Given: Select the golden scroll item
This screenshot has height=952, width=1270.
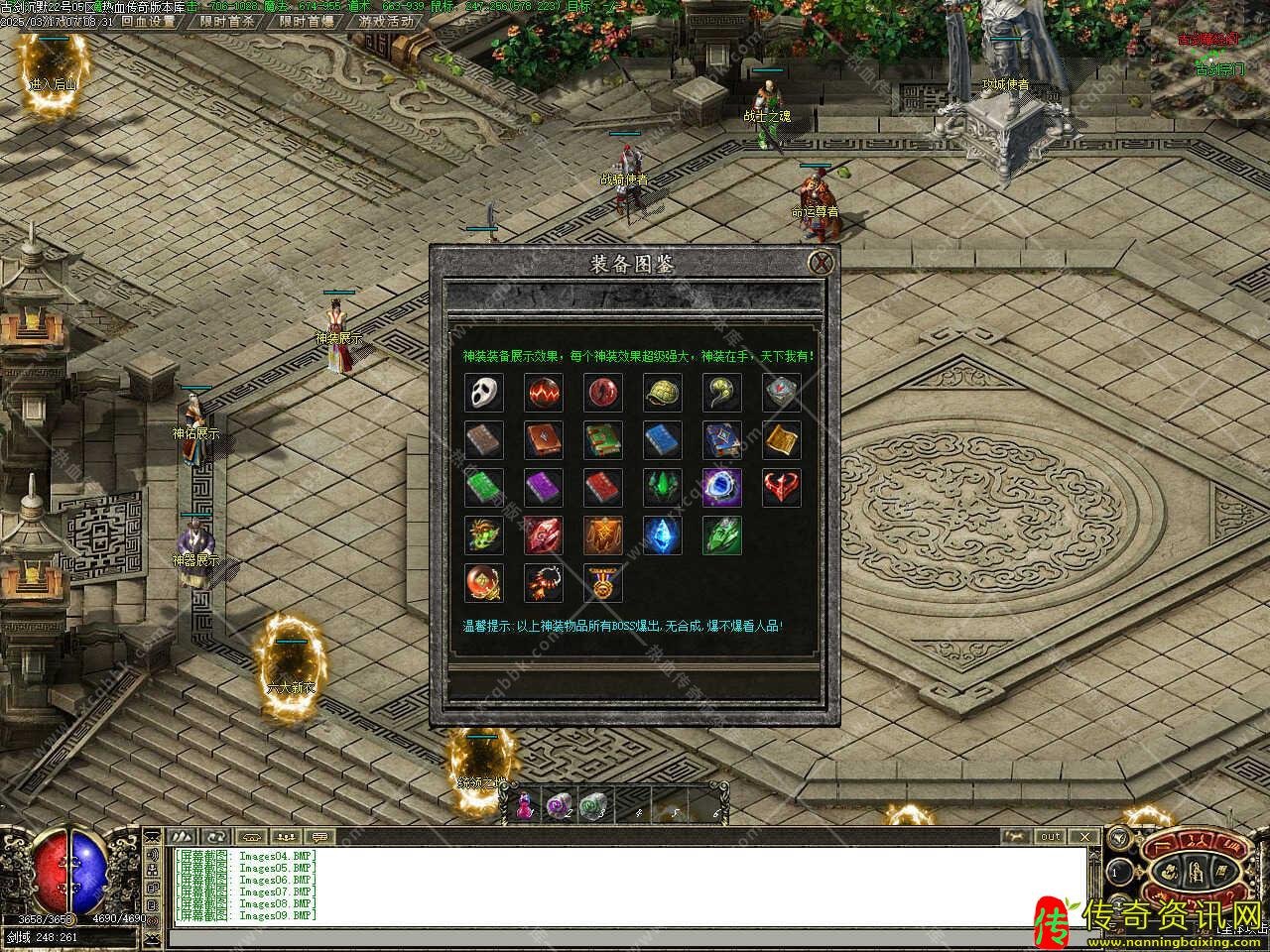Looking at the screenshot, I should click(781, 440).
